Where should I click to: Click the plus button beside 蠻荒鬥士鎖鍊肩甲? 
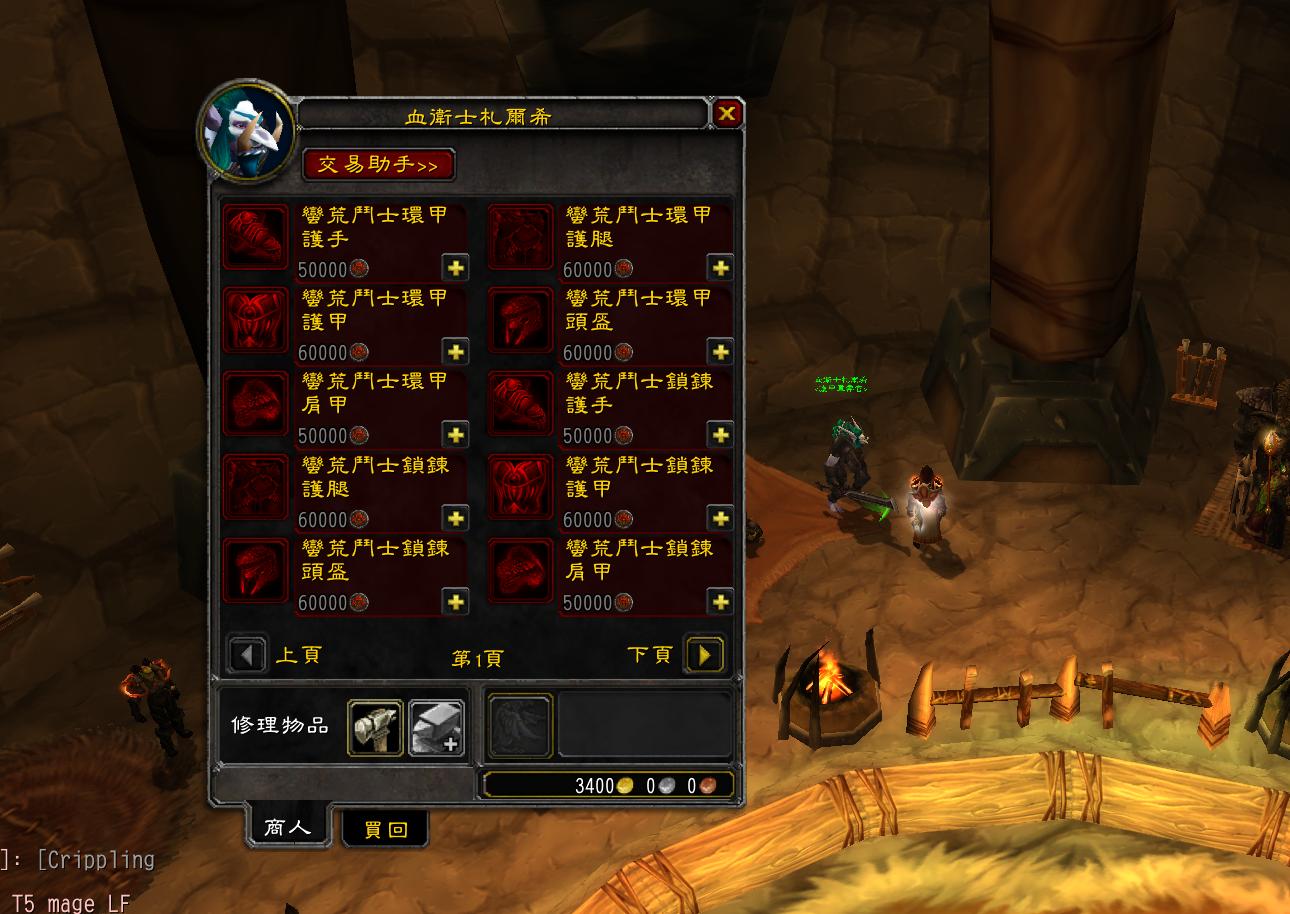click(722, 603)
